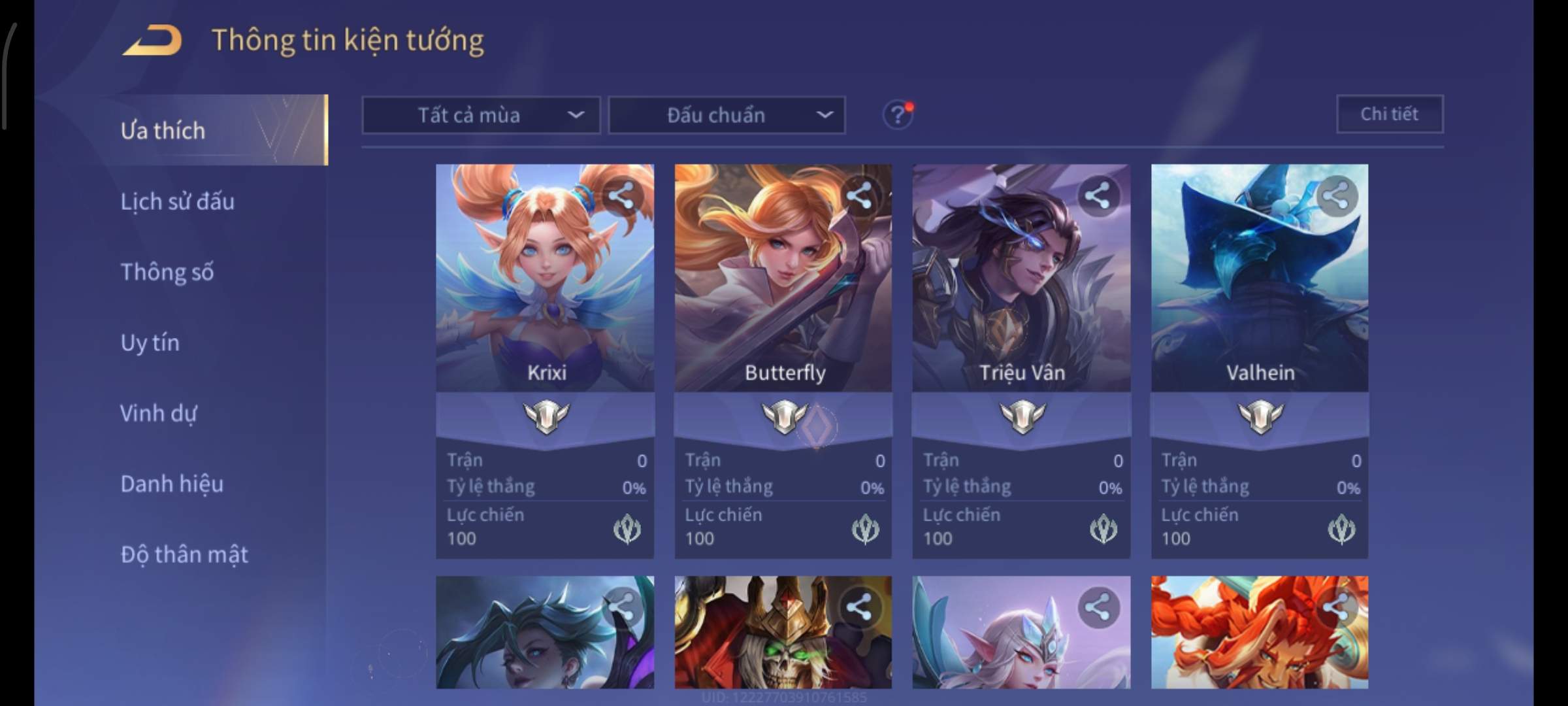Image resolution: width=1568 pixels, height=706 pixels.
Task: Choose the Butterfly hero card
Action: point(783,294)
